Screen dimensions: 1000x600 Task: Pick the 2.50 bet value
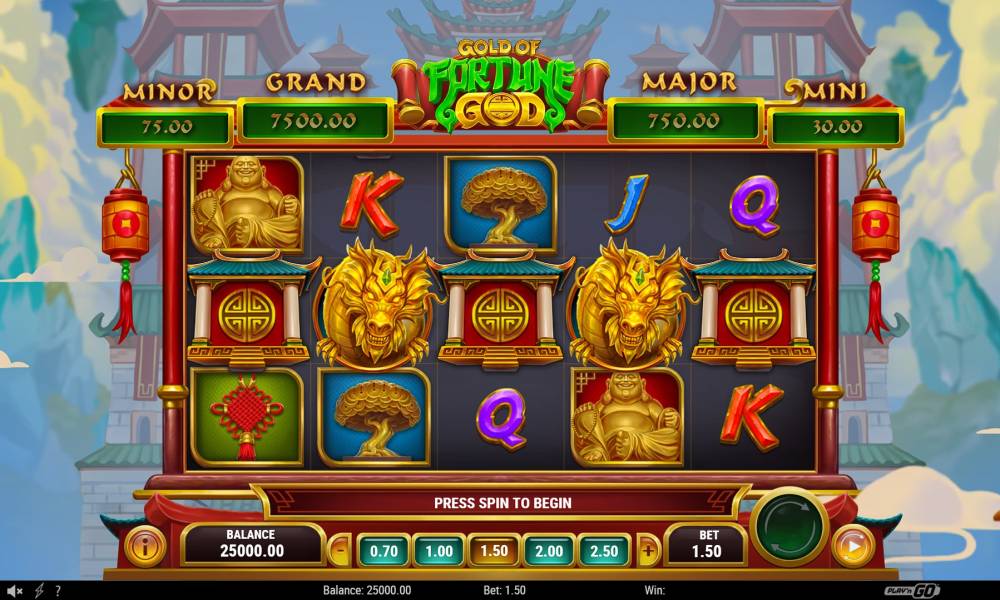tap(604, 550)
